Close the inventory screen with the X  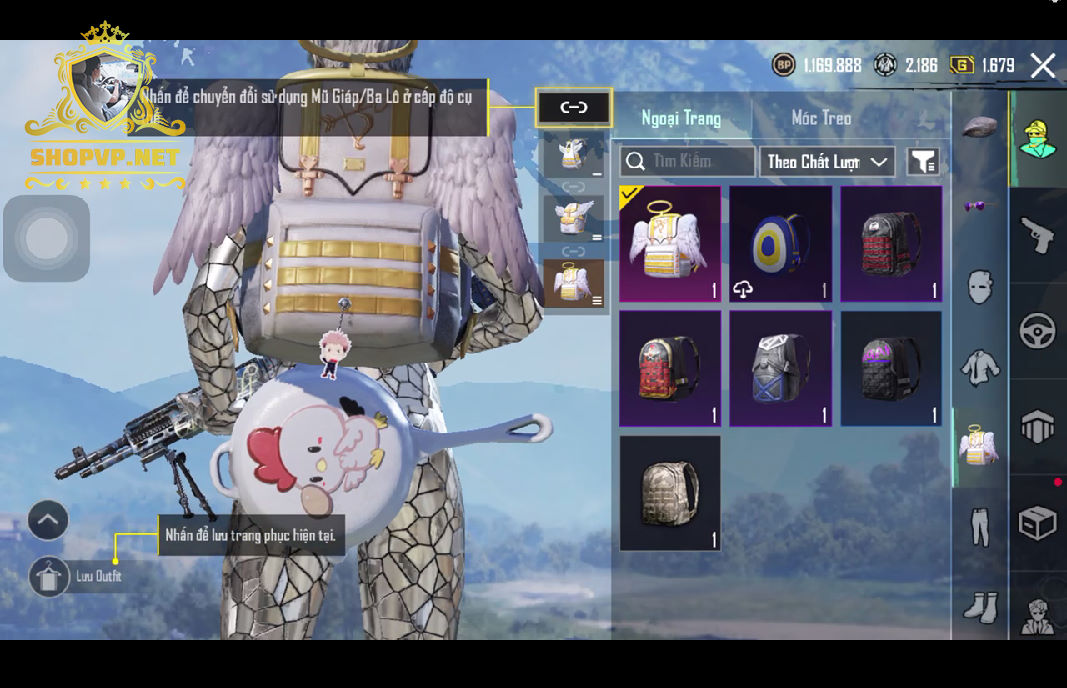pos(1042,66)
